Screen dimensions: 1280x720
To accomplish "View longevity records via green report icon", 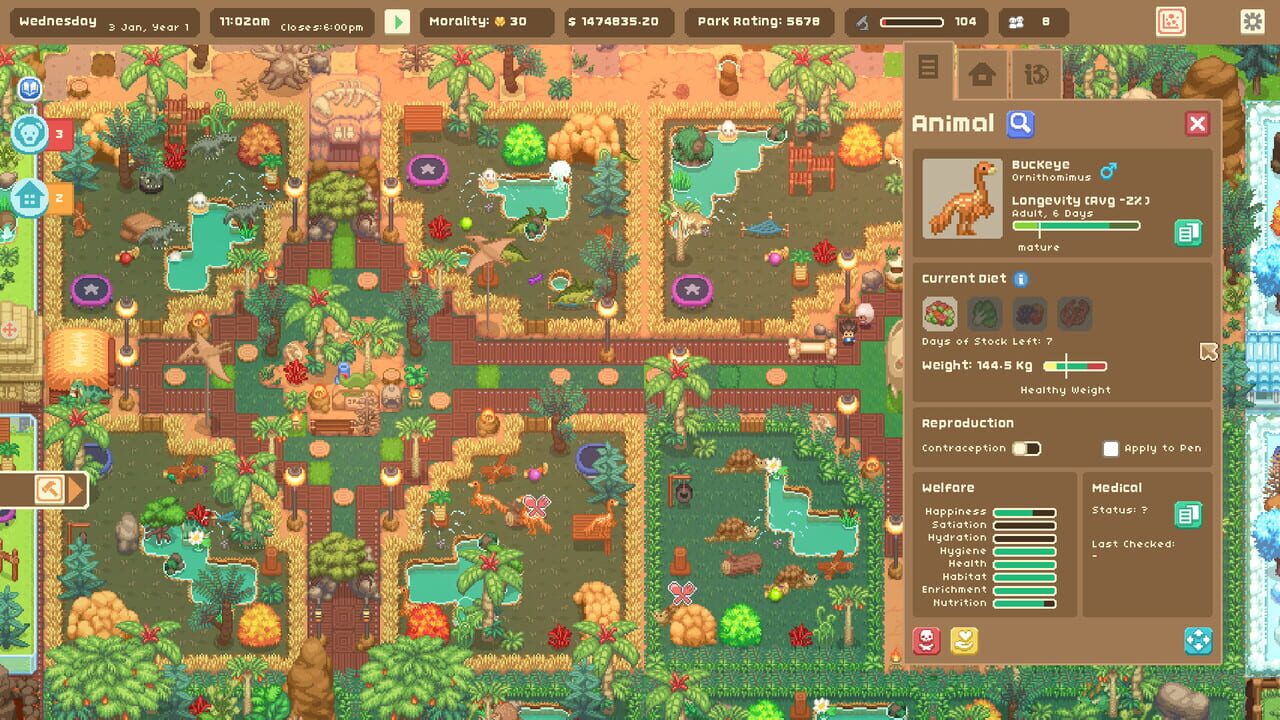I will [x=1189, y=232].
